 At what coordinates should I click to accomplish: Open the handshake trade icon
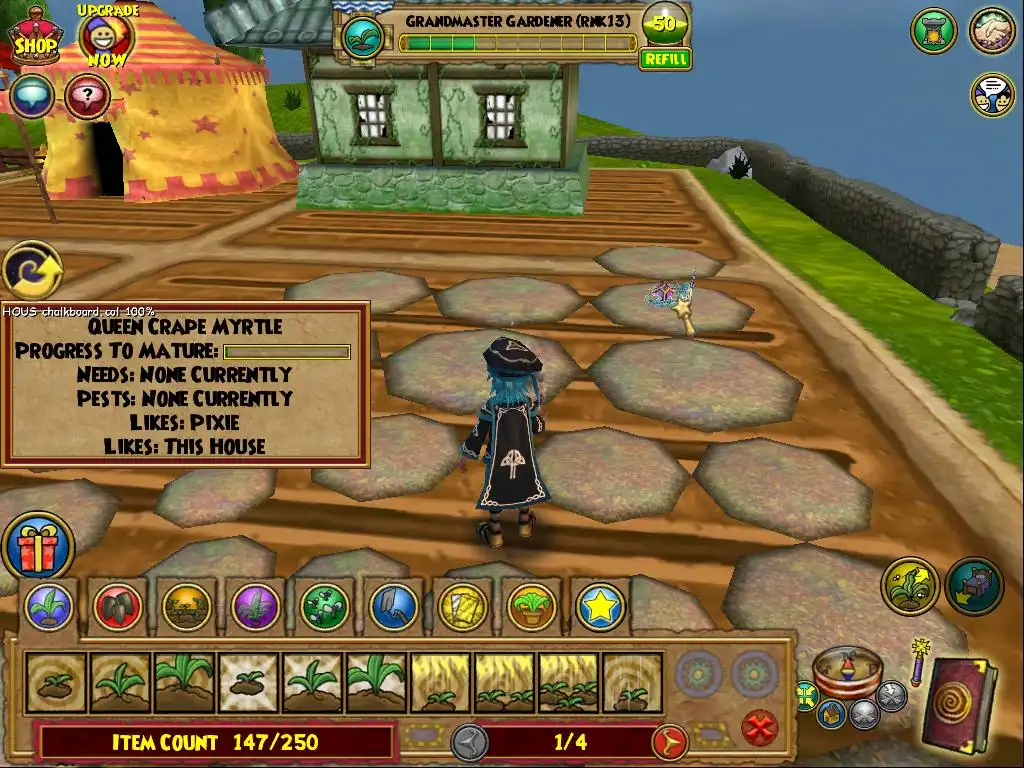(992, 31)
